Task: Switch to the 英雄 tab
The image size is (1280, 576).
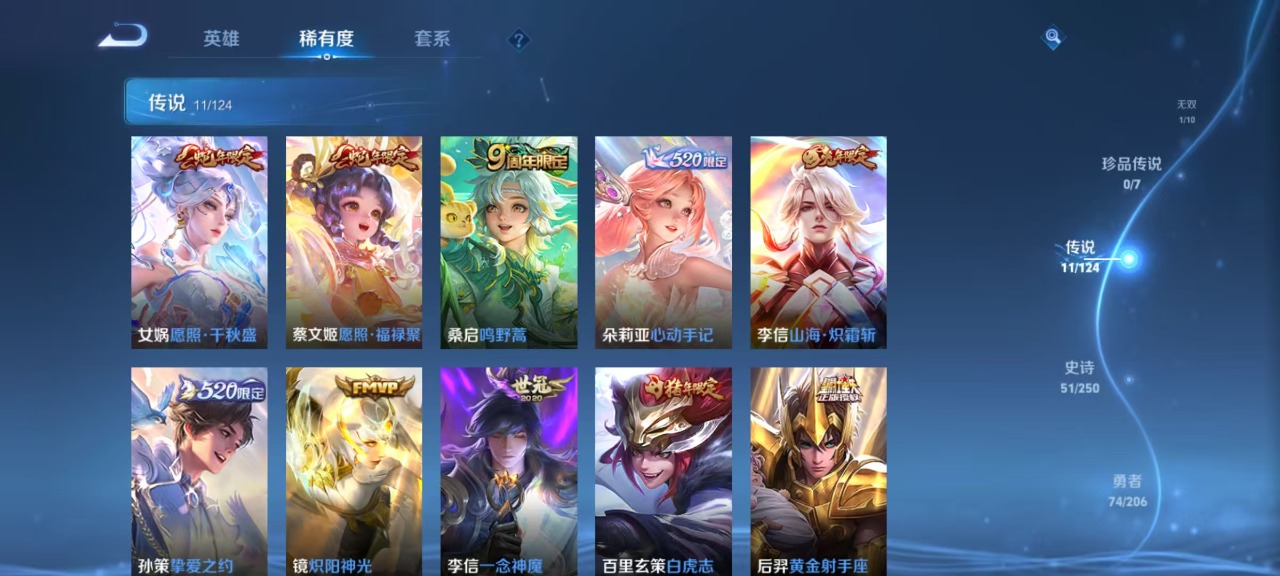Action: click(x=221, y=39)
